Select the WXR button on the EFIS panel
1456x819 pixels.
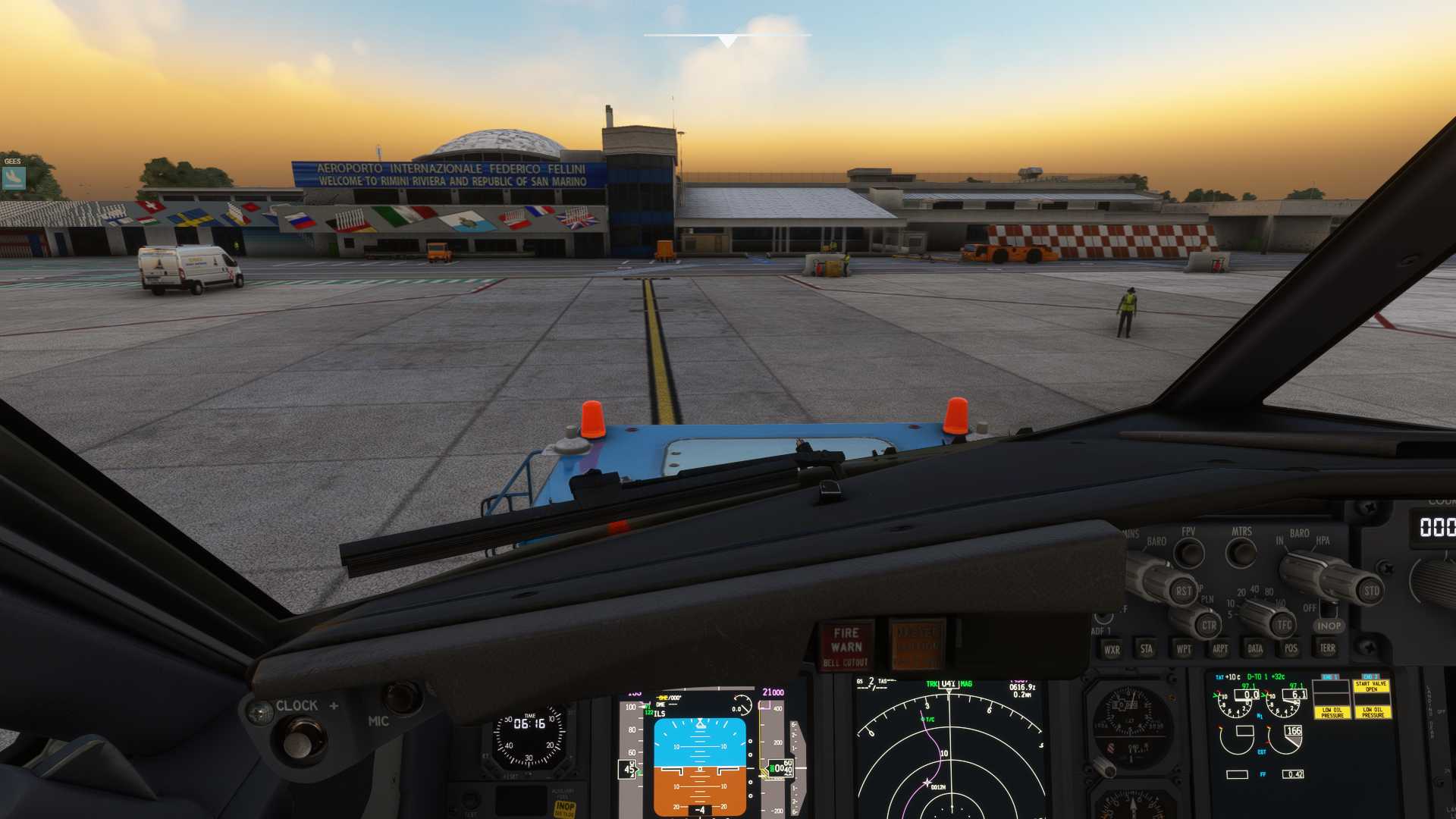pyautogui.click(x=1112, y=649)
